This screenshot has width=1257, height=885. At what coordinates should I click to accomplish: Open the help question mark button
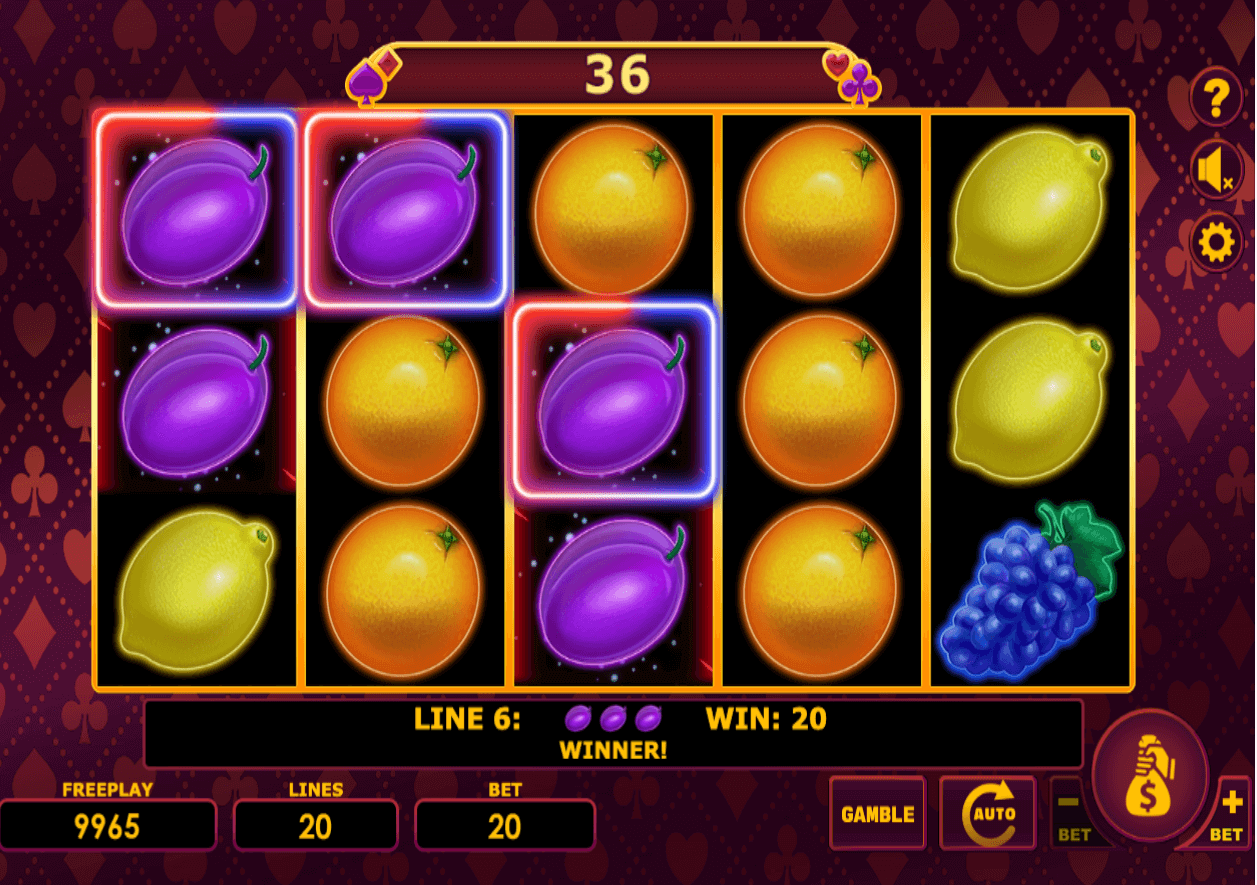click(x=1215, y=98)
